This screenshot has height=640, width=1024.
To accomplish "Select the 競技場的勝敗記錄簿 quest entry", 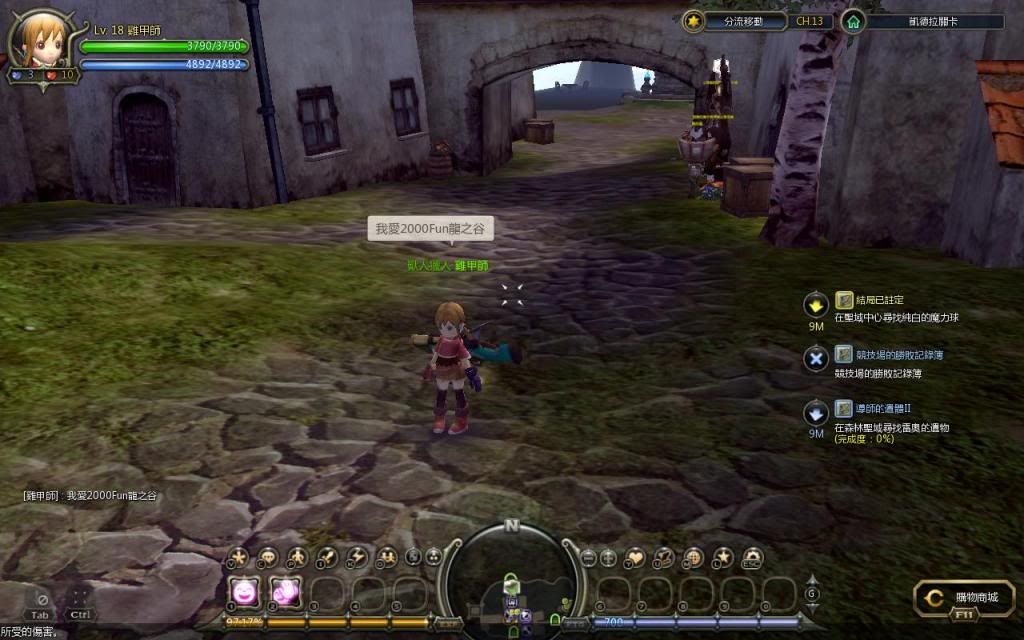I will pyautogui.click(x=888, y=355).
